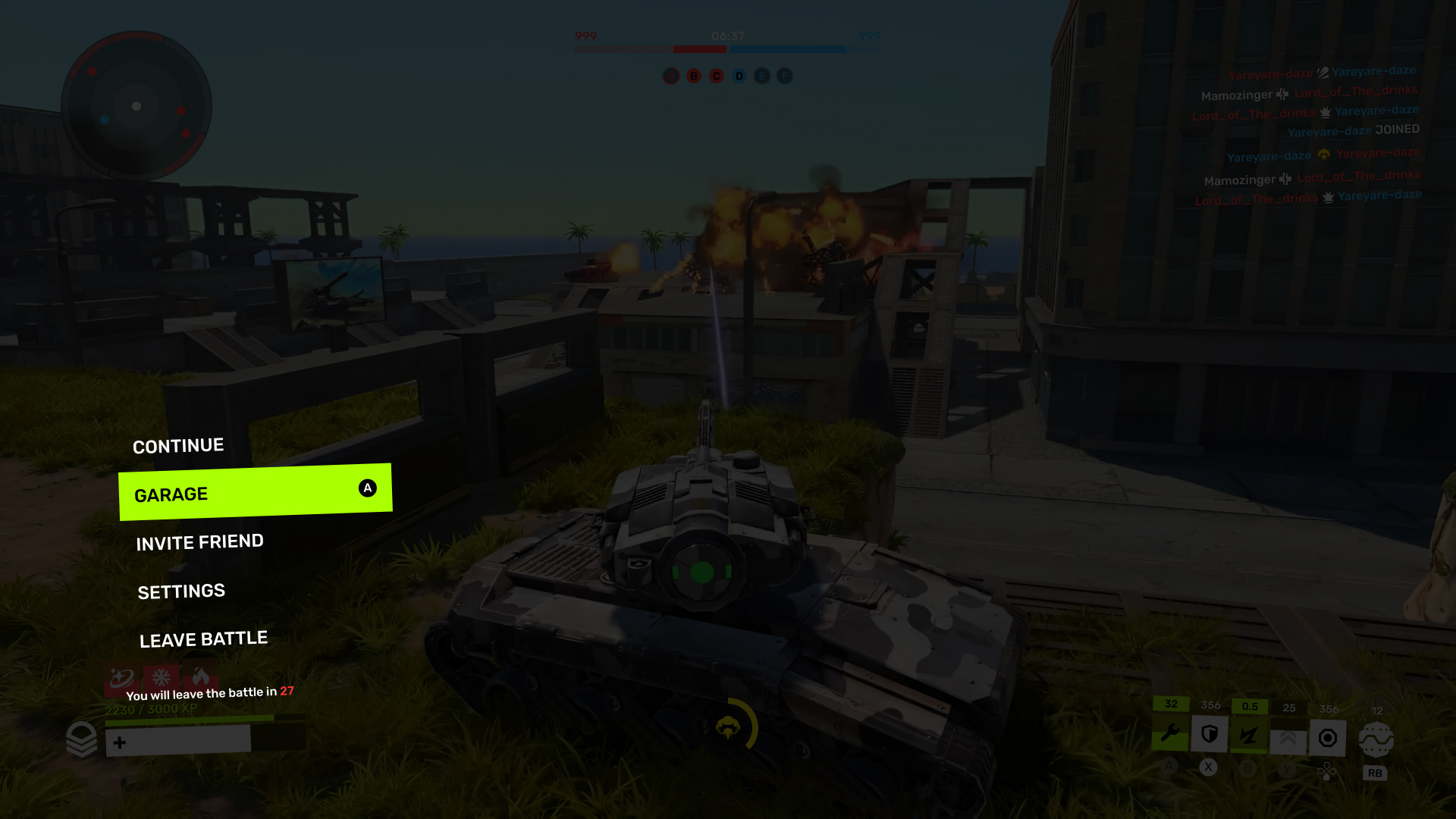Click the stacked chevrons rank badge
Screen dimensions: 1456x819
(82, 739)
